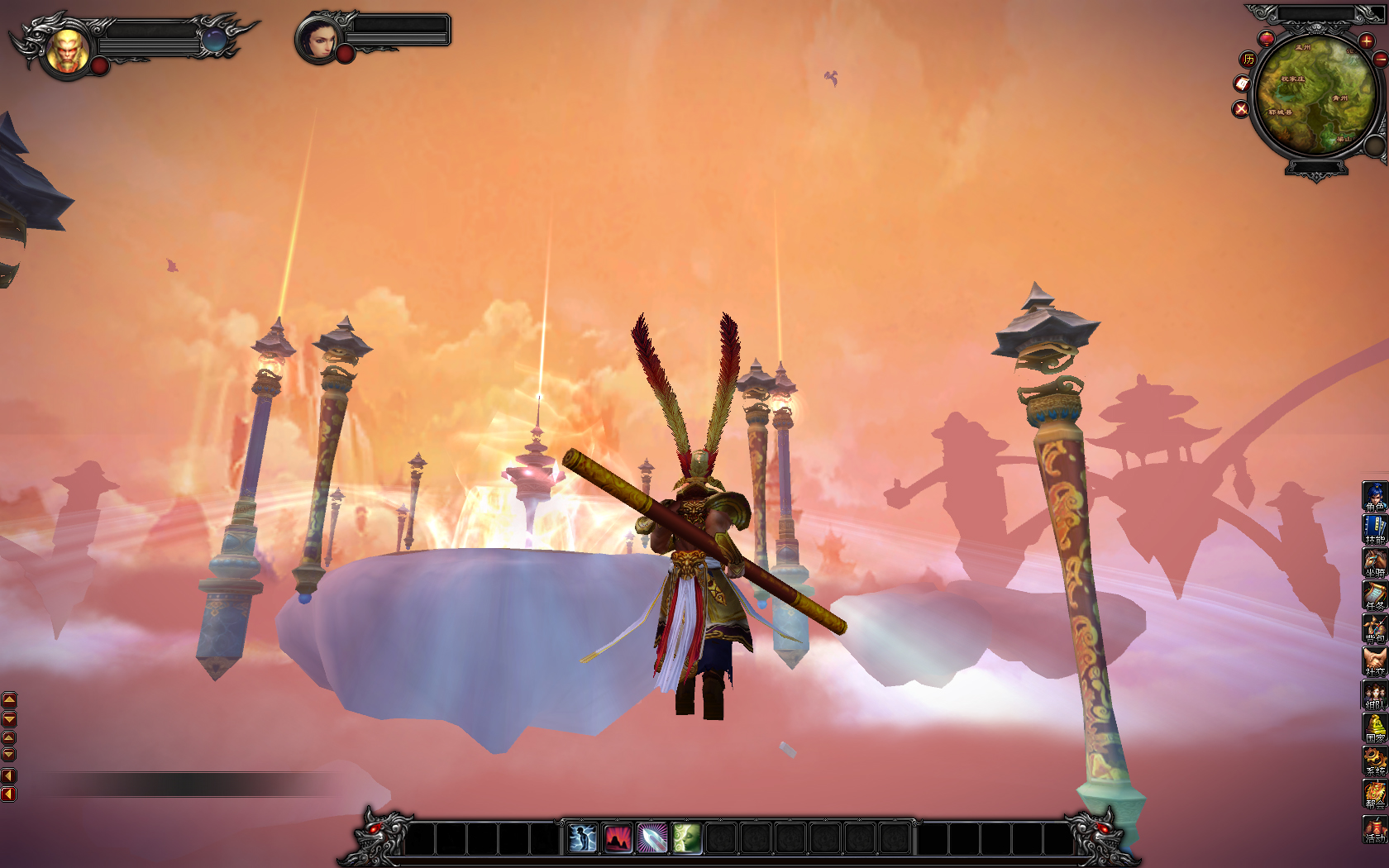Activate the green face skill
This screenshot has height=868, width=1389.
point(687,838)
